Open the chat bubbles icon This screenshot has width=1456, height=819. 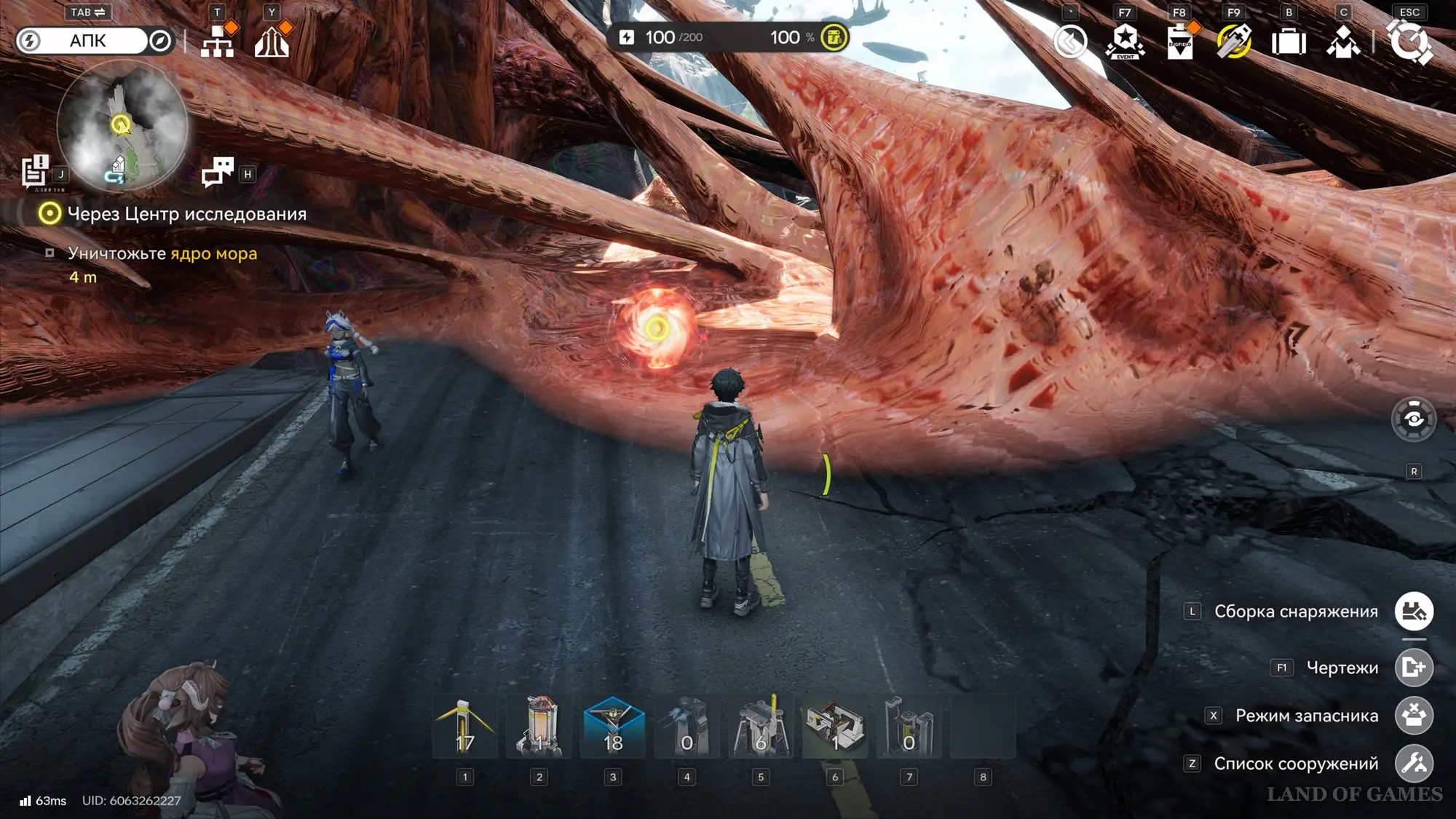(x=217, y=173)
